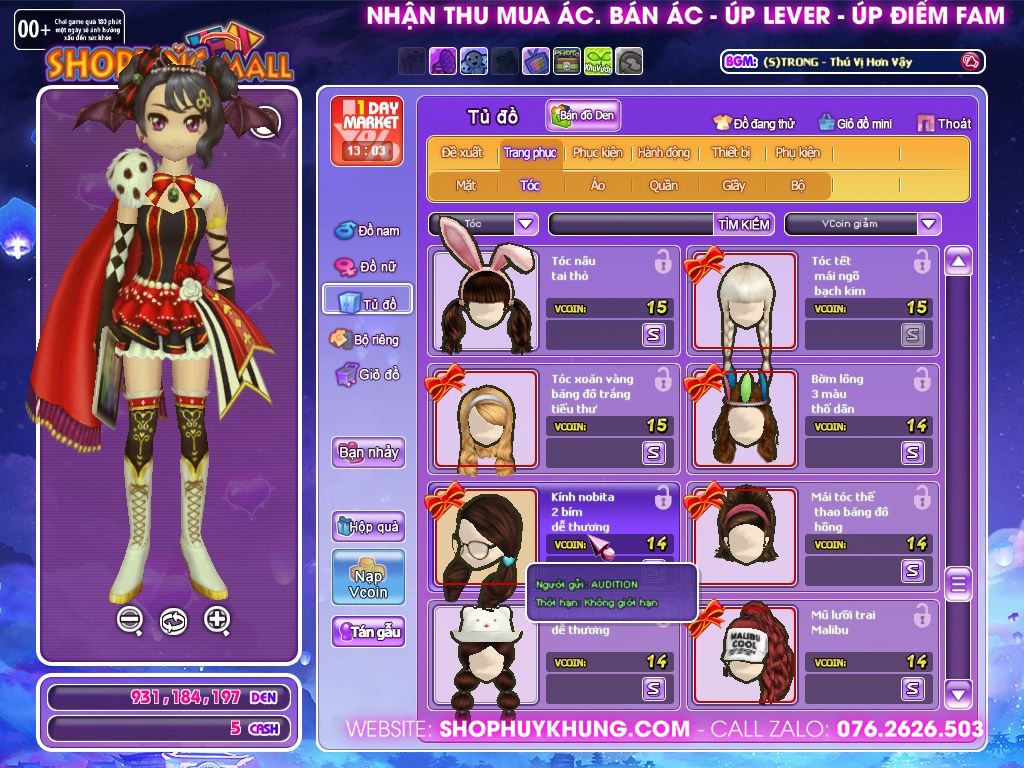The image size is (1024, 768).
Task: Click the Bán đồ Den button
Action: pyautogui.click(x=583, y=116)
